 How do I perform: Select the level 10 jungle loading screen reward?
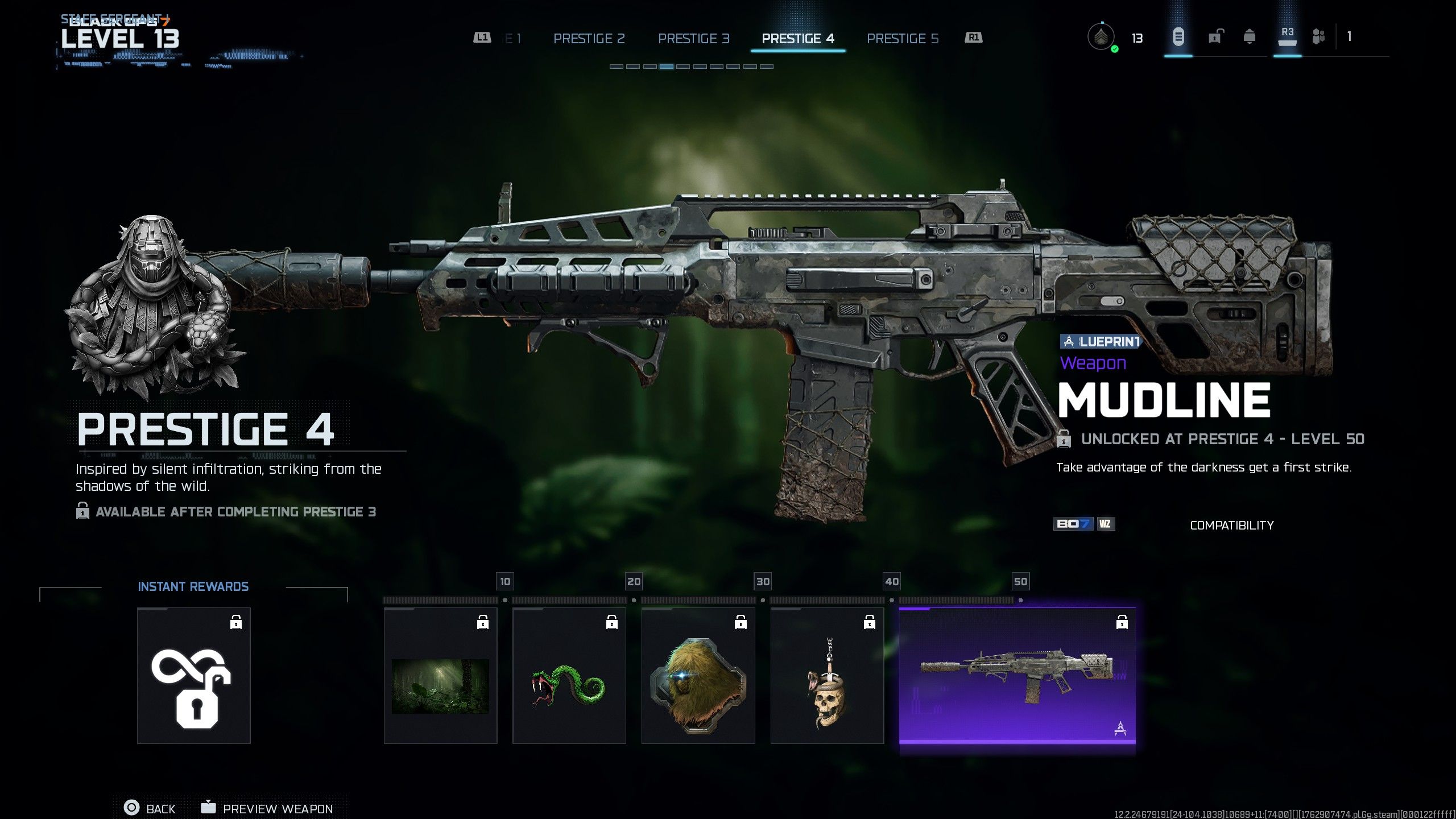pyautogui.click(x=440, y=675)
